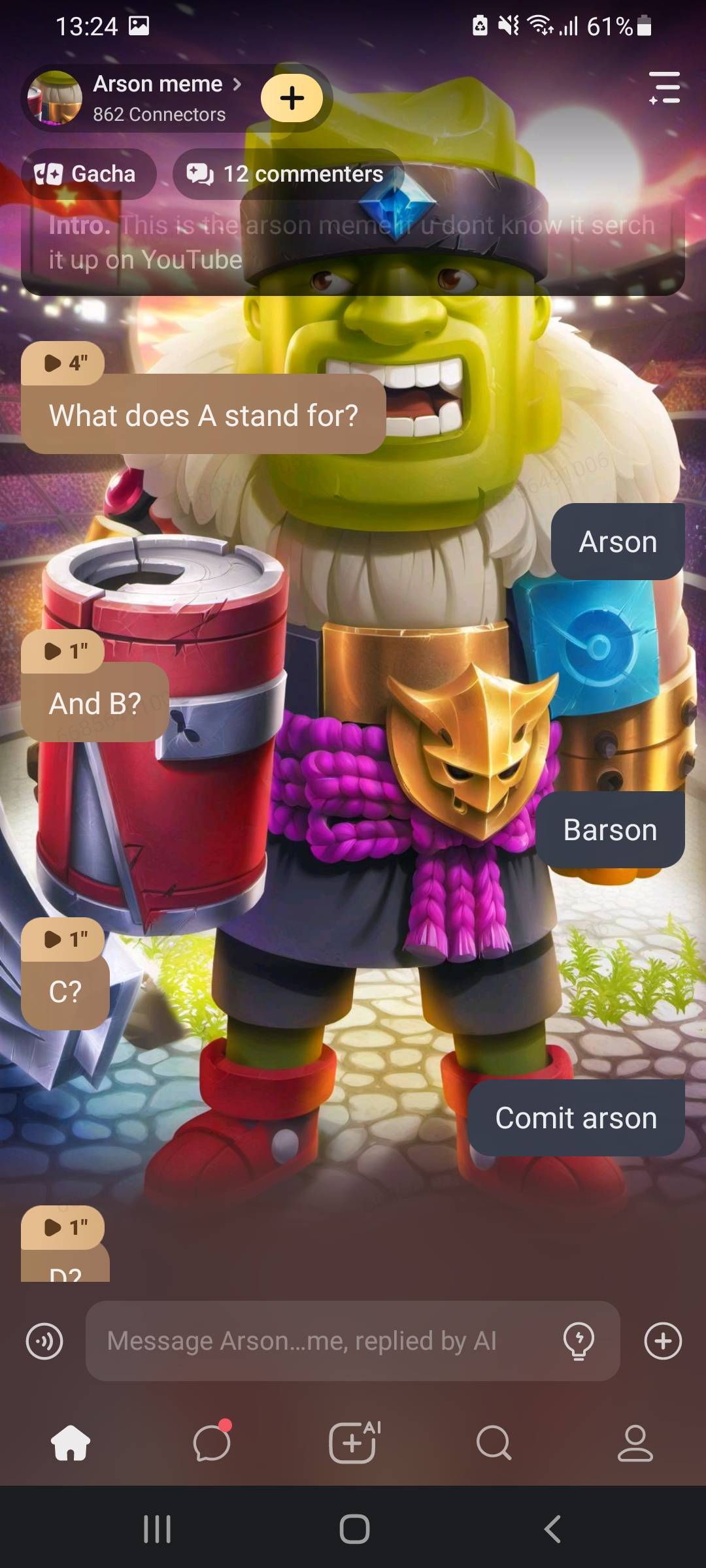Expand the Intro description text

(352, 242)
